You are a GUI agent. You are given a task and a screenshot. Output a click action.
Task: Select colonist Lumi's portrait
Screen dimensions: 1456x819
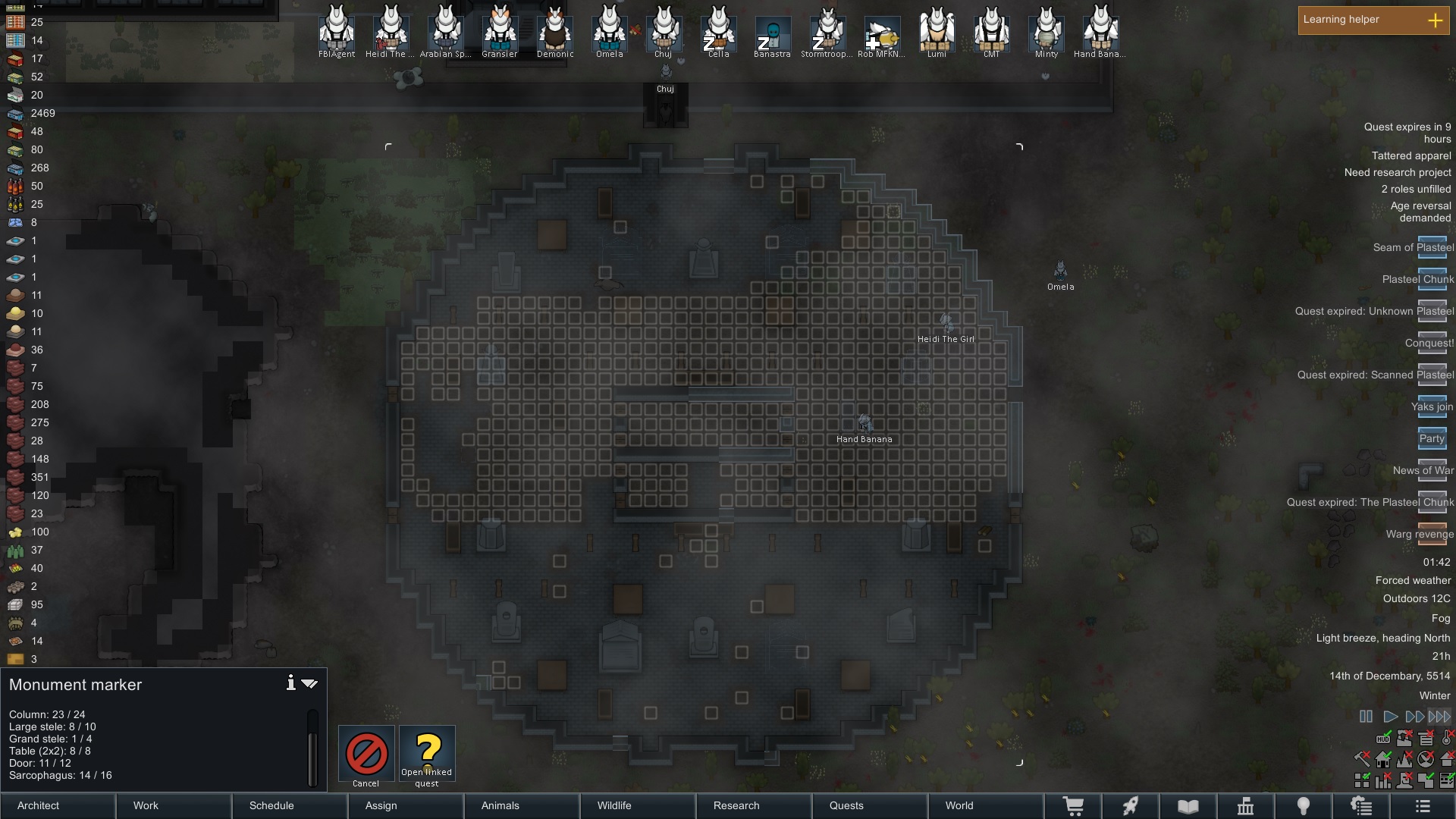pyautogui.click(x=937, y=30)
